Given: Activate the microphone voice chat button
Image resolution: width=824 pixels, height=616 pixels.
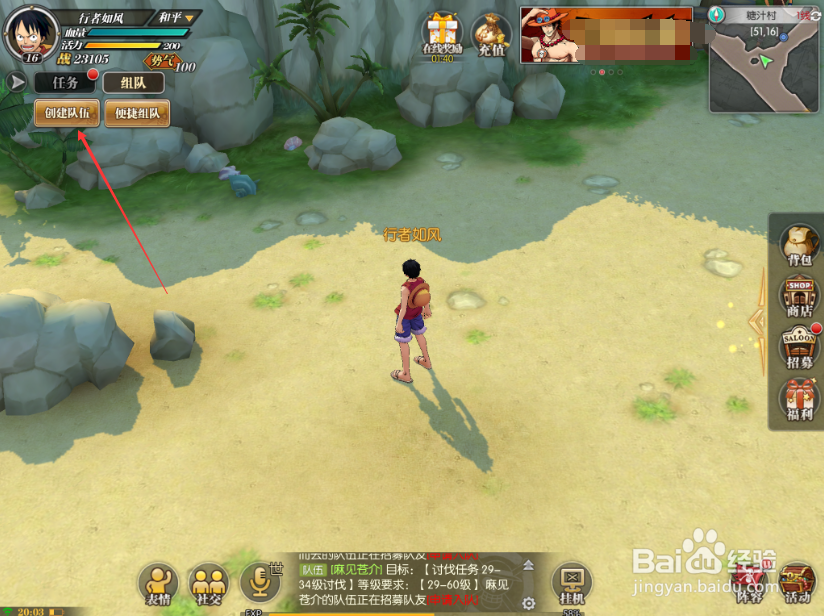Looking at the screenshot, I should pyautogui.click(x=259, y=582).
